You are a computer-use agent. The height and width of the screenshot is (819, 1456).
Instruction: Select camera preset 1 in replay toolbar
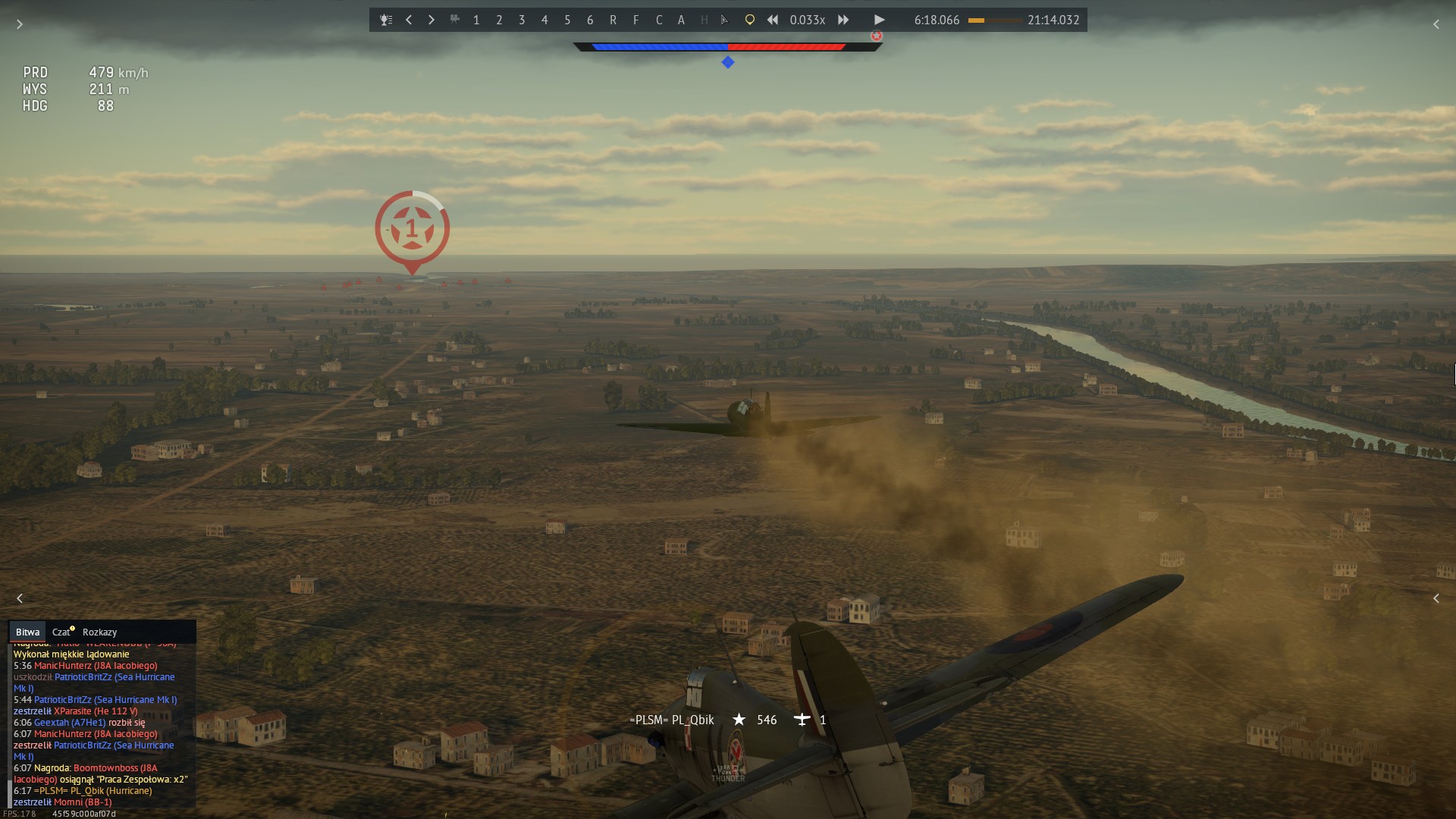click(x=476, y=20)
